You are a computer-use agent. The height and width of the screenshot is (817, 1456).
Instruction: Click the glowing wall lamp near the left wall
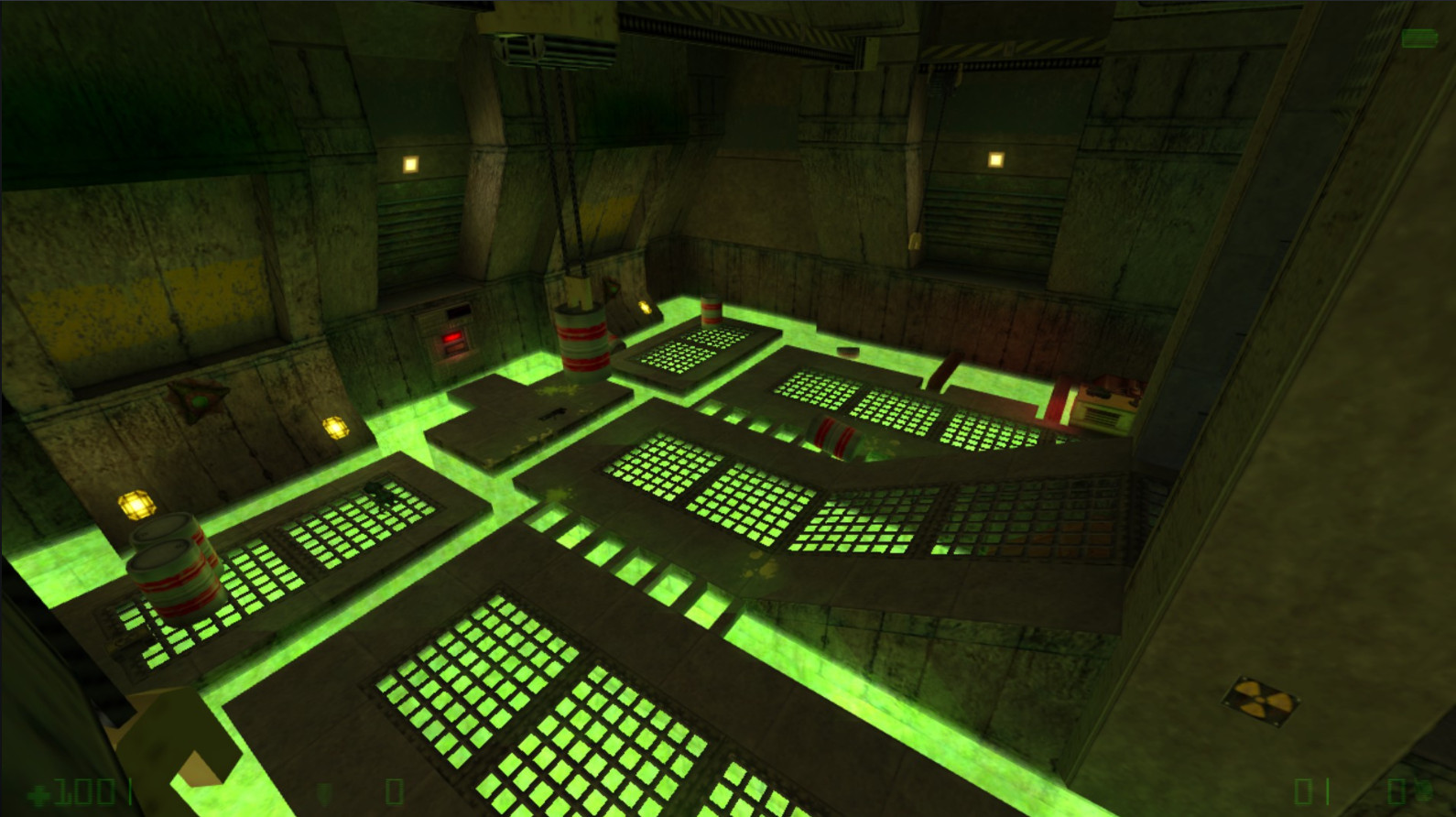[334, 426]
